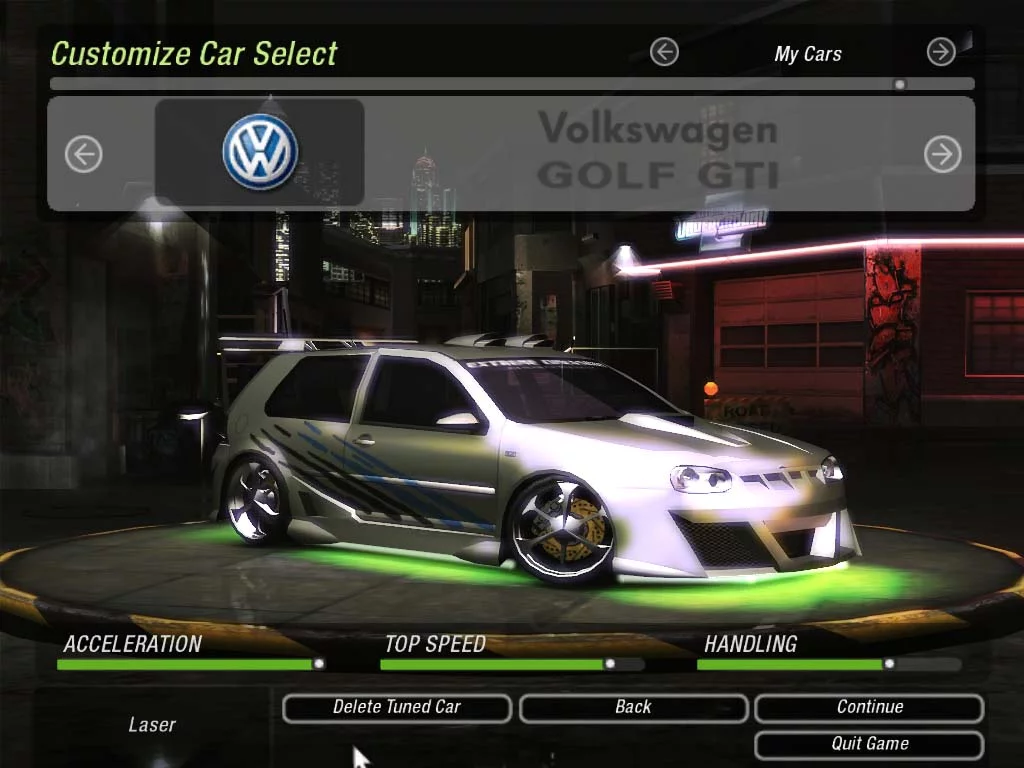Screen dimensions: 1024x768
Task: Go back with the Back button
Action: pyautogui.click(x=633, y=708)
